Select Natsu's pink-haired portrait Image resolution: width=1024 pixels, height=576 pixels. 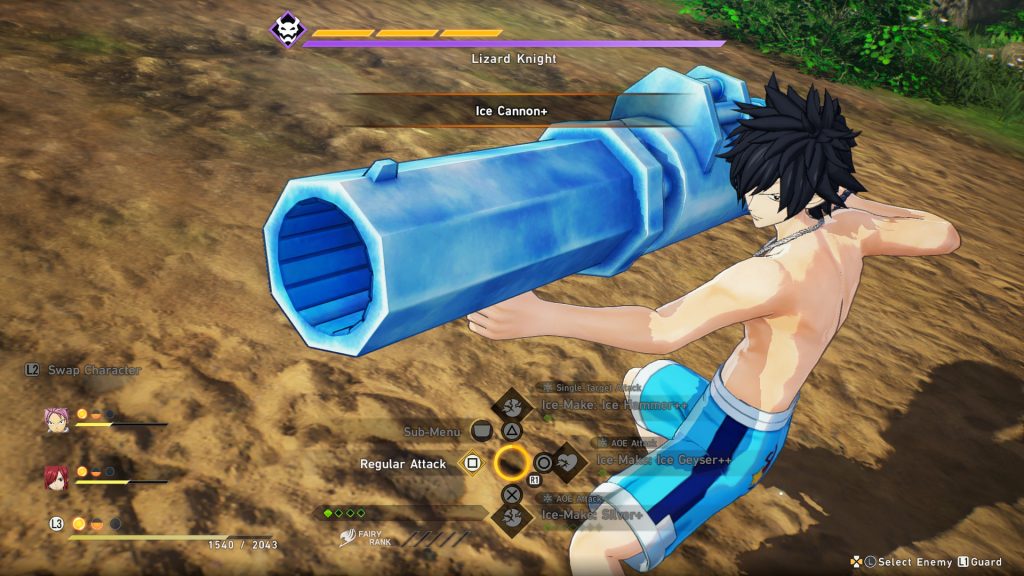56,420
